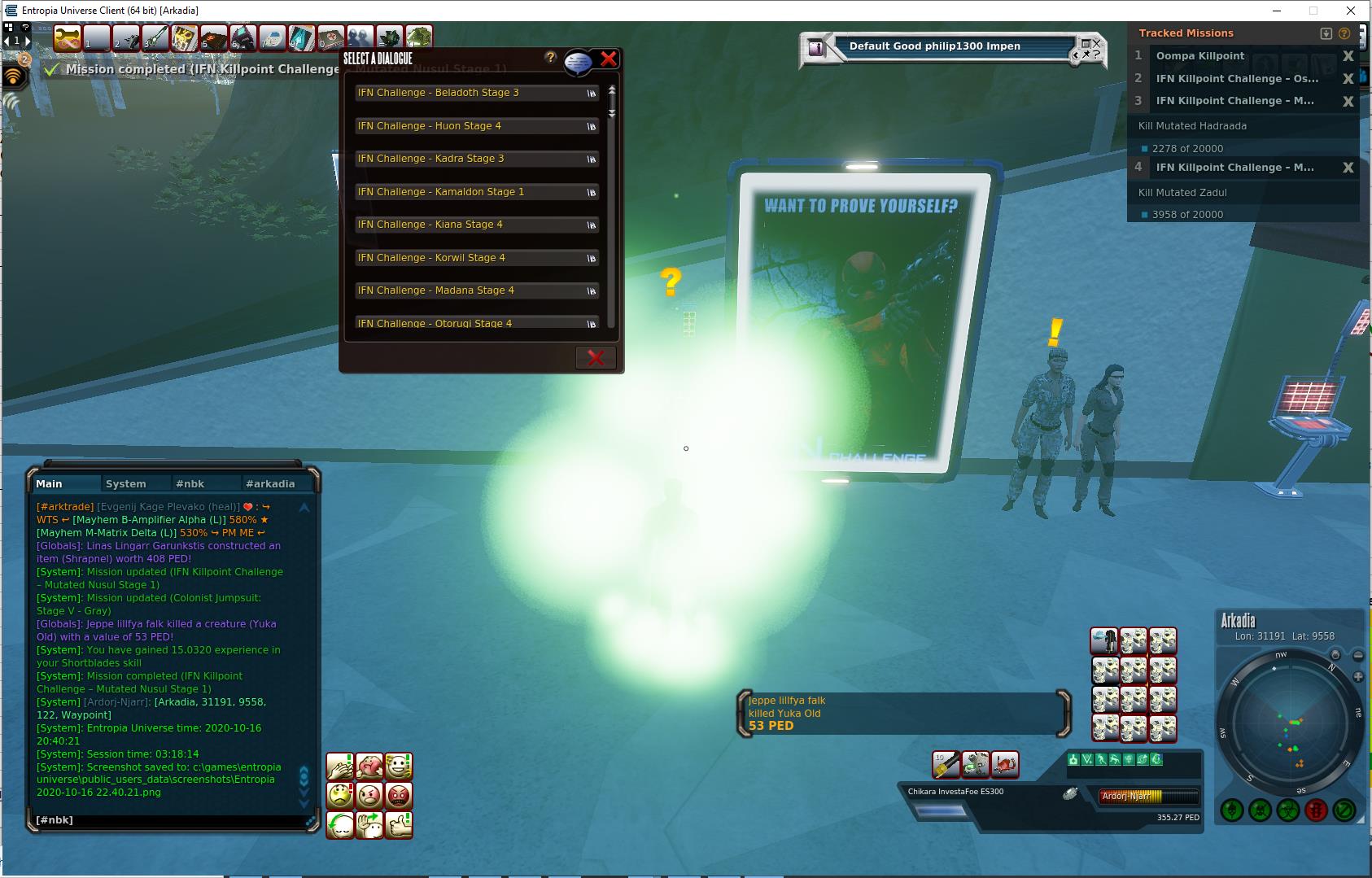Close the Entropia Universe client window

coord(1352,11)
